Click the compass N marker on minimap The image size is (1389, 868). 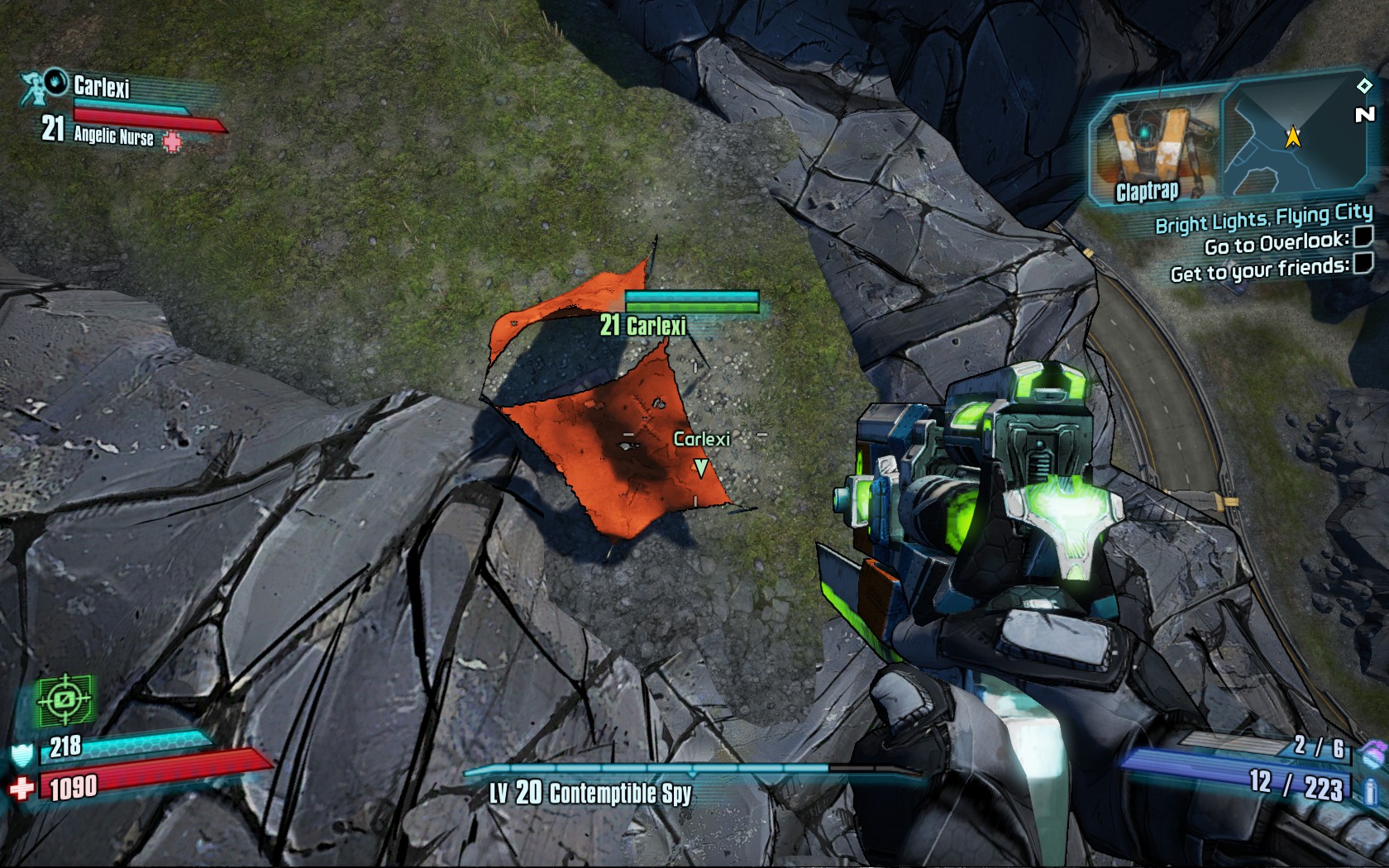coord(1365,115)
